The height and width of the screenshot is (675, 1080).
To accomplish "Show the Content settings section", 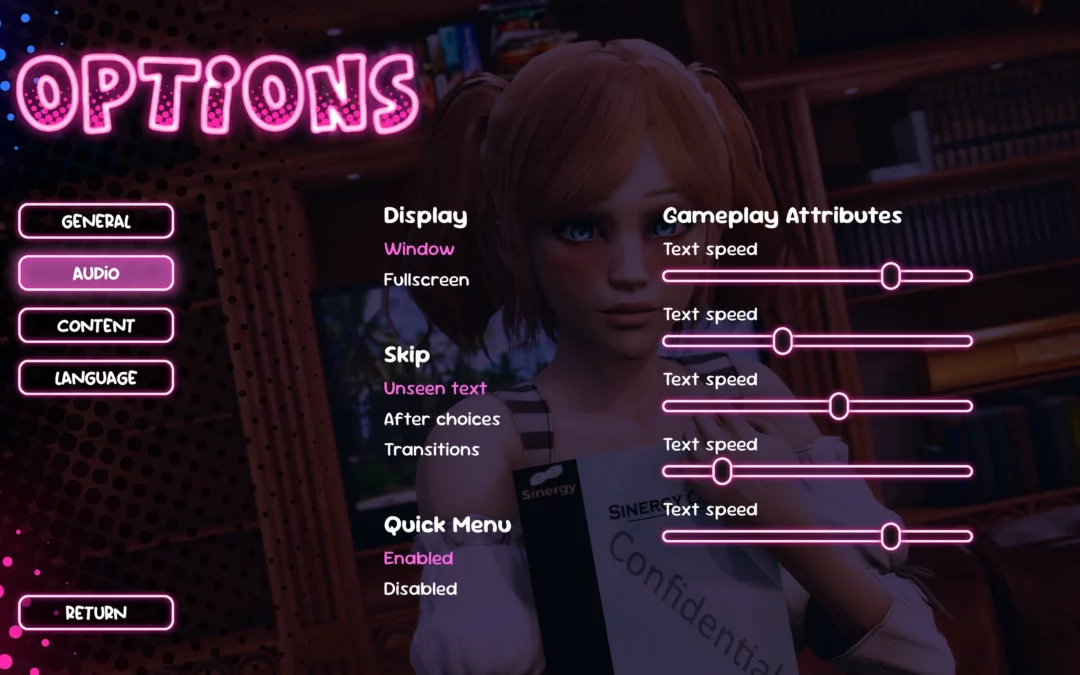I will click(96, 325).
